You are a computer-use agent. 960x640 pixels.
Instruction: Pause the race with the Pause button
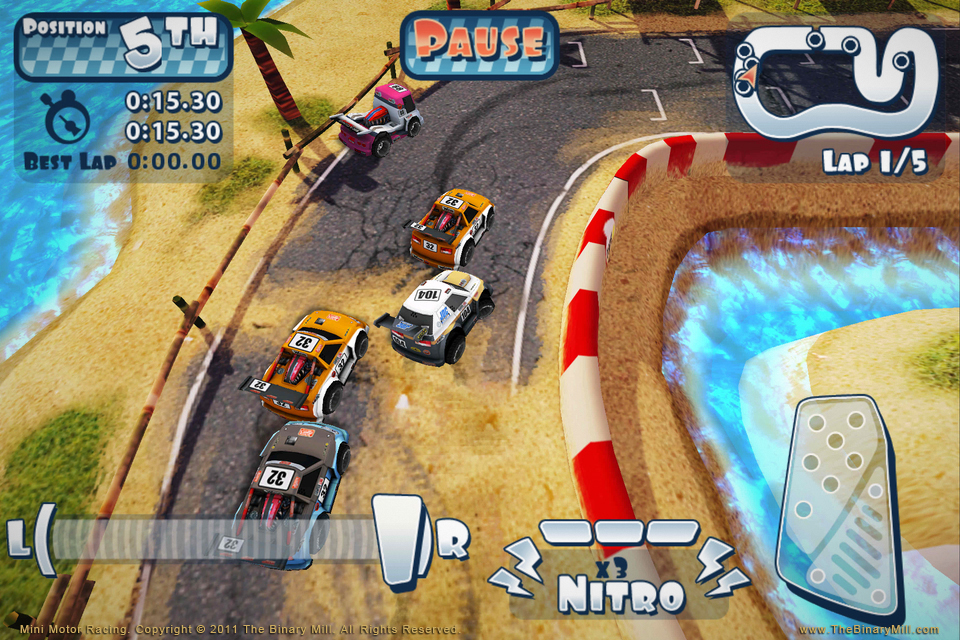[x=480, y=43]
